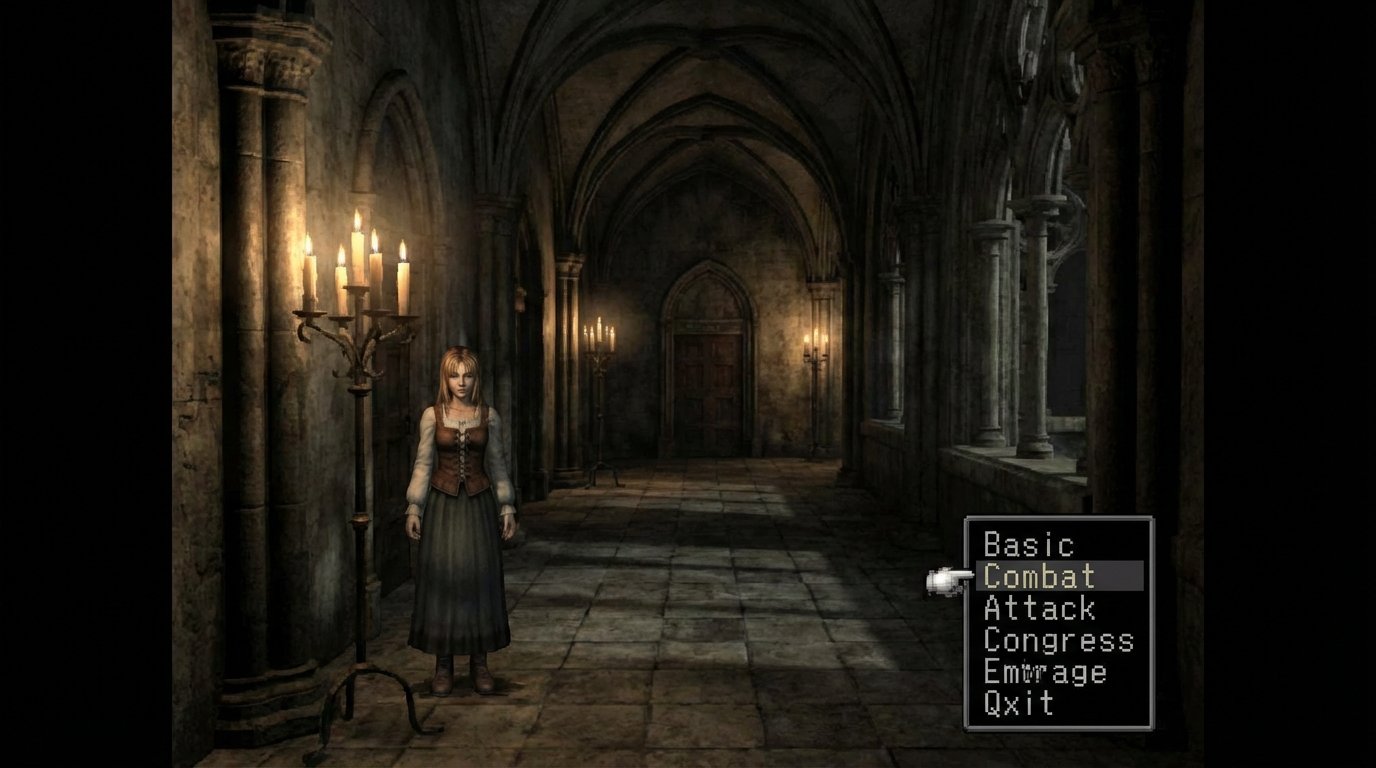Click the Attack menu entry

click(1037, 609)
